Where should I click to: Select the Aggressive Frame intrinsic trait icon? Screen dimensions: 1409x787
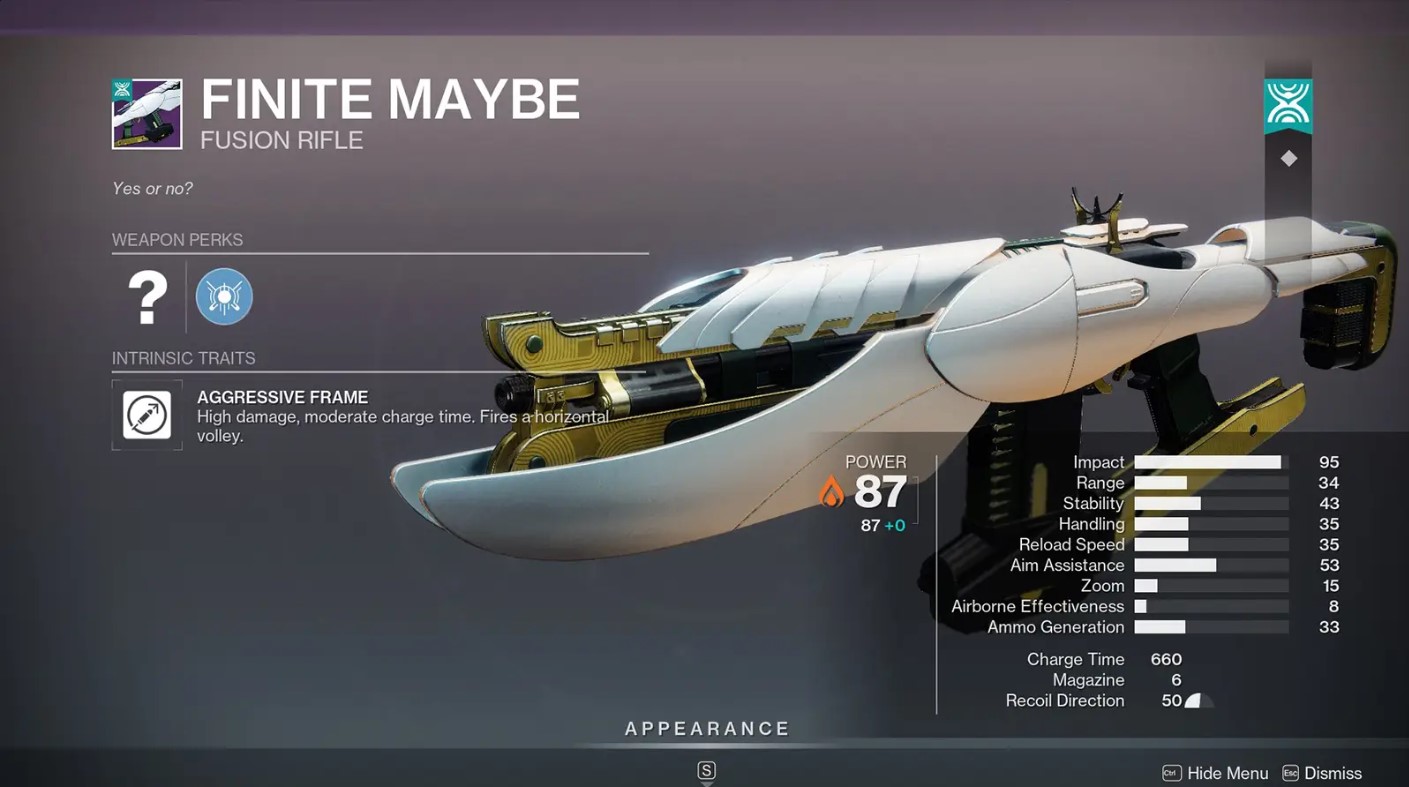pyautogui.click(x=147, y=415)
